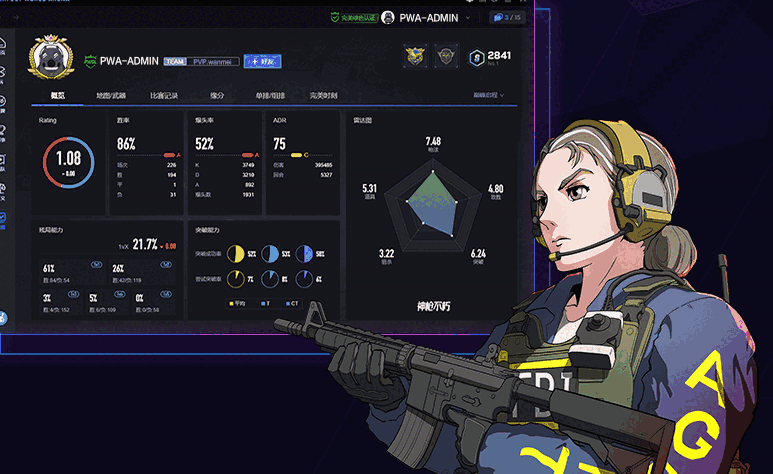Click the PWA-ADMIN profile avatar with laurel wreath
The image size is (773, 474).
click(47, 58)
